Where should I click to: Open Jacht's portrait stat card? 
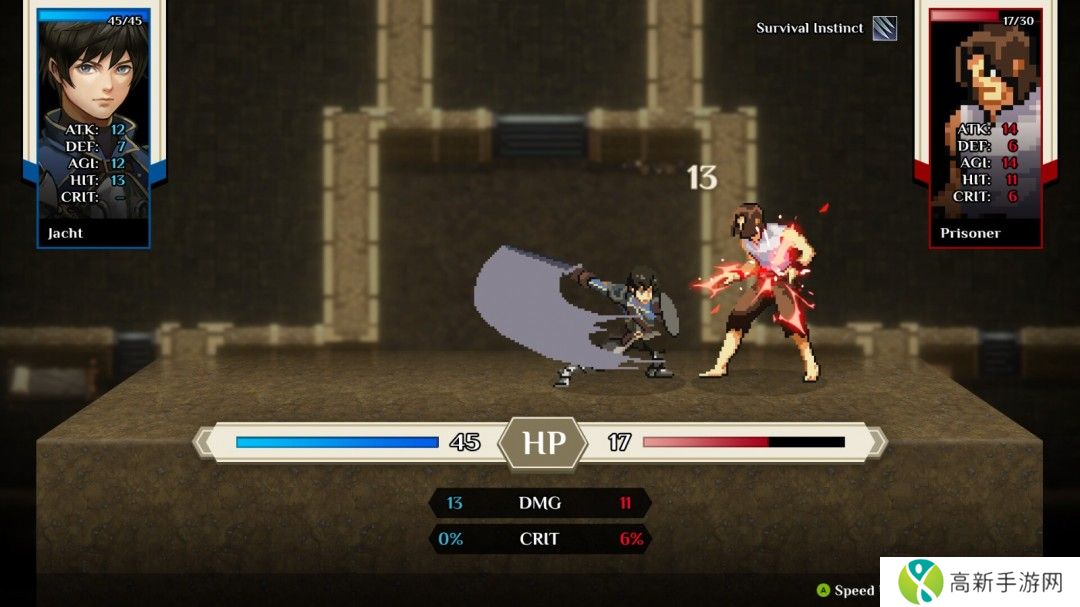[94, 125]
